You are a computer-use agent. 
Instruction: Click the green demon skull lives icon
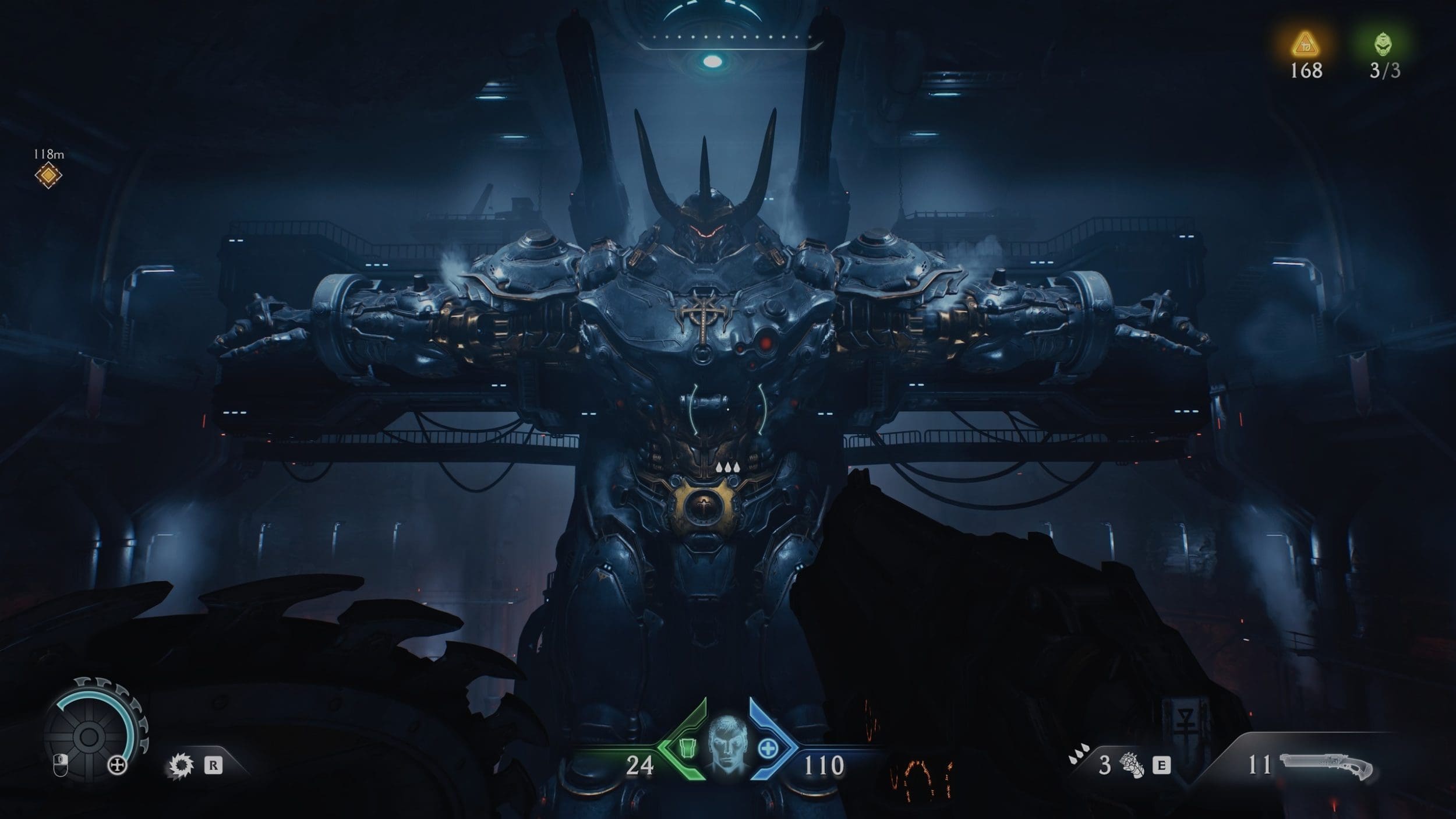pyautogui.click(x=1384, y=44)
